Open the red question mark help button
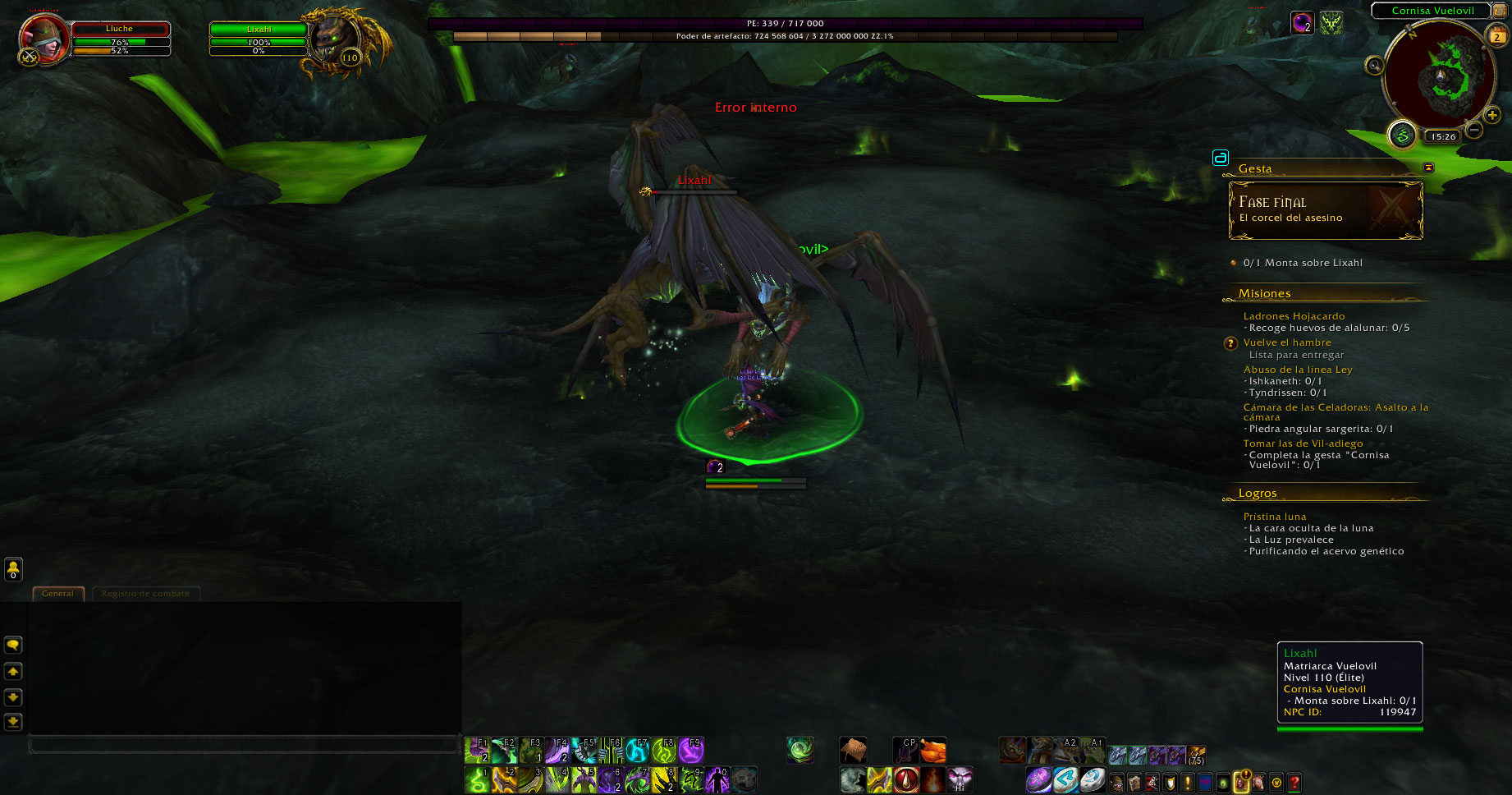This screenshot has width=1512, height=795. [1294, 782]
